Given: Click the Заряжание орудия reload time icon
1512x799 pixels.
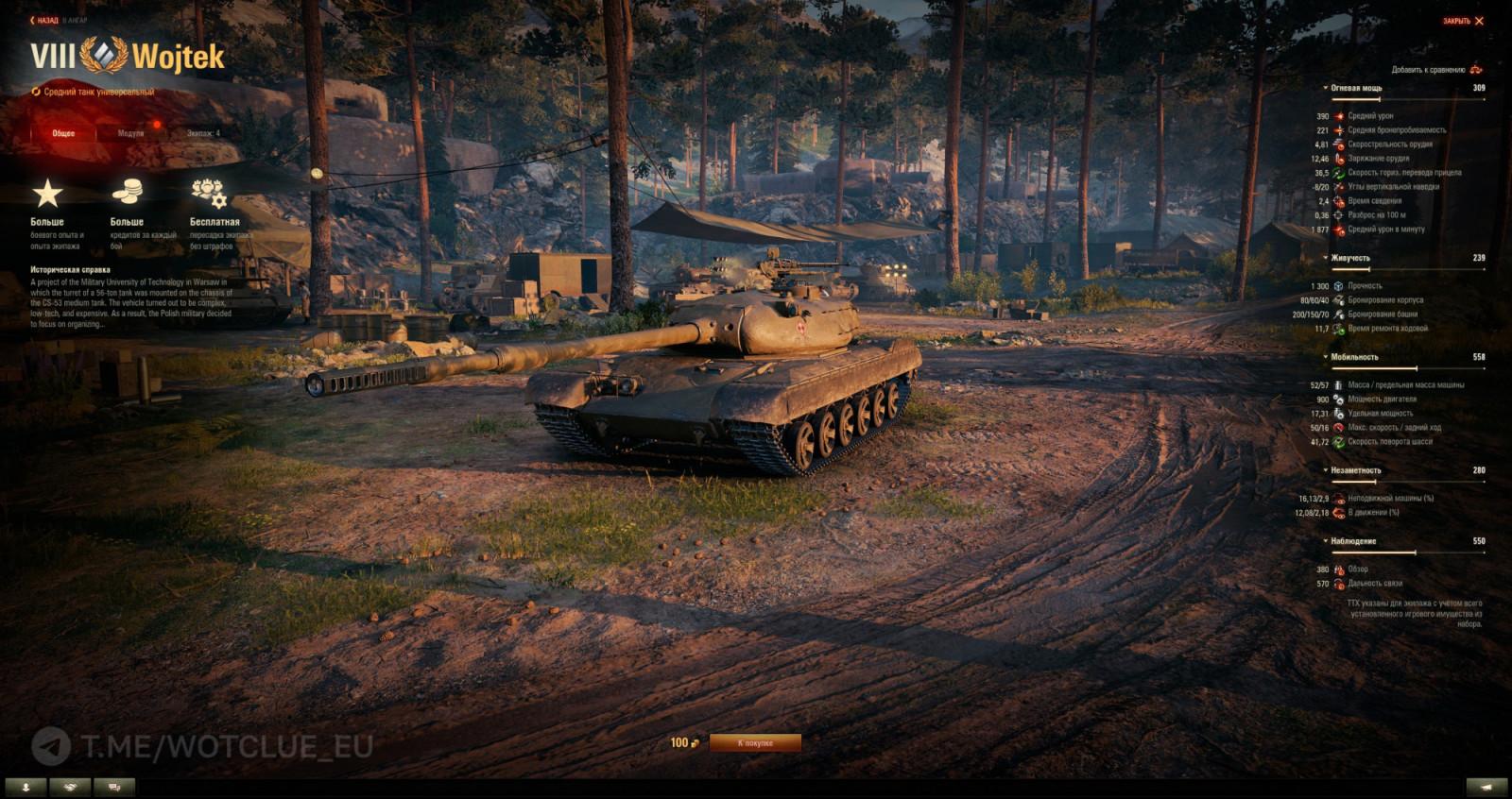Looking at the screenshot, I should click(1338, 158).
